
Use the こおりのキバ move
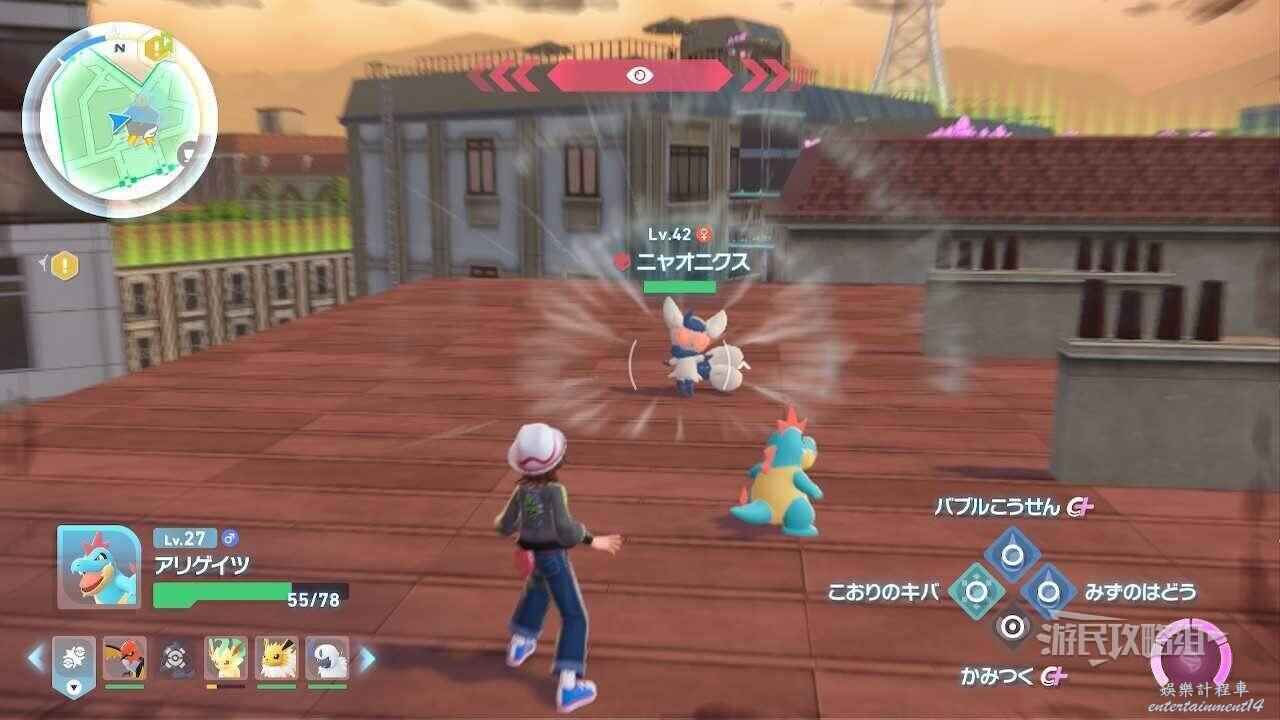pos(975,591)
